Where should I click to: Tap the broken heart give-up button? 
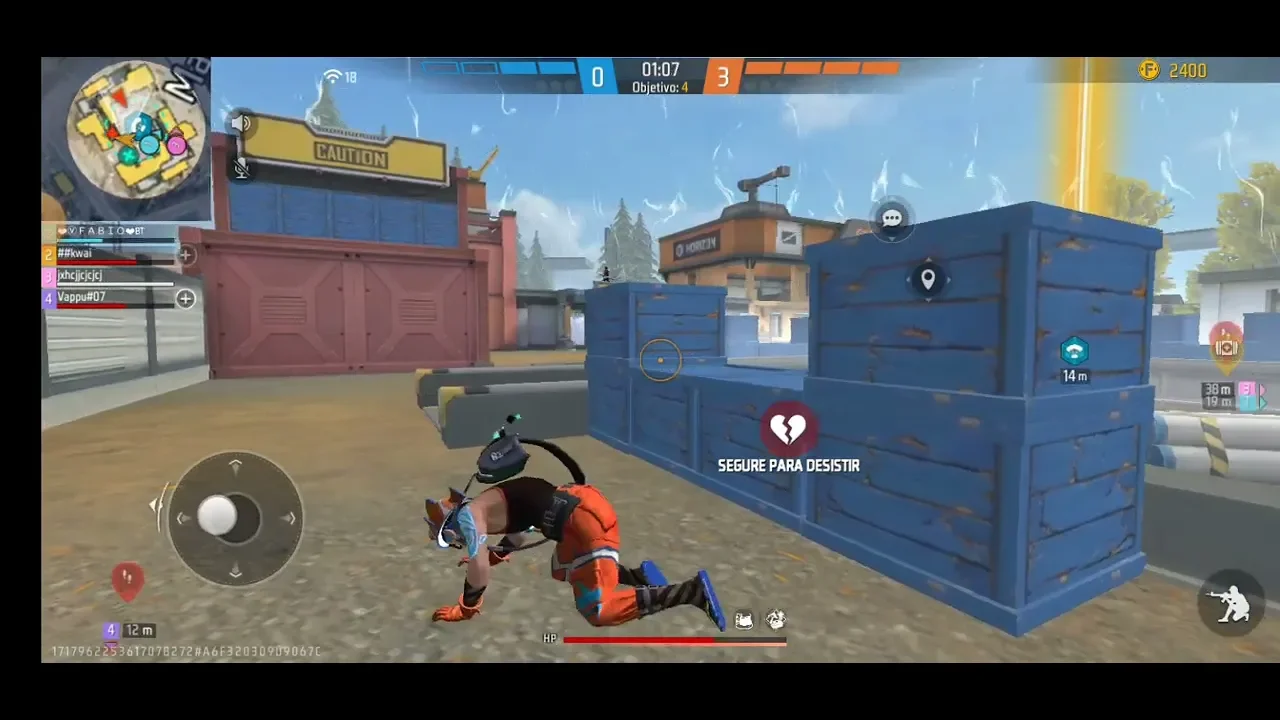click(x=788, y=430)
